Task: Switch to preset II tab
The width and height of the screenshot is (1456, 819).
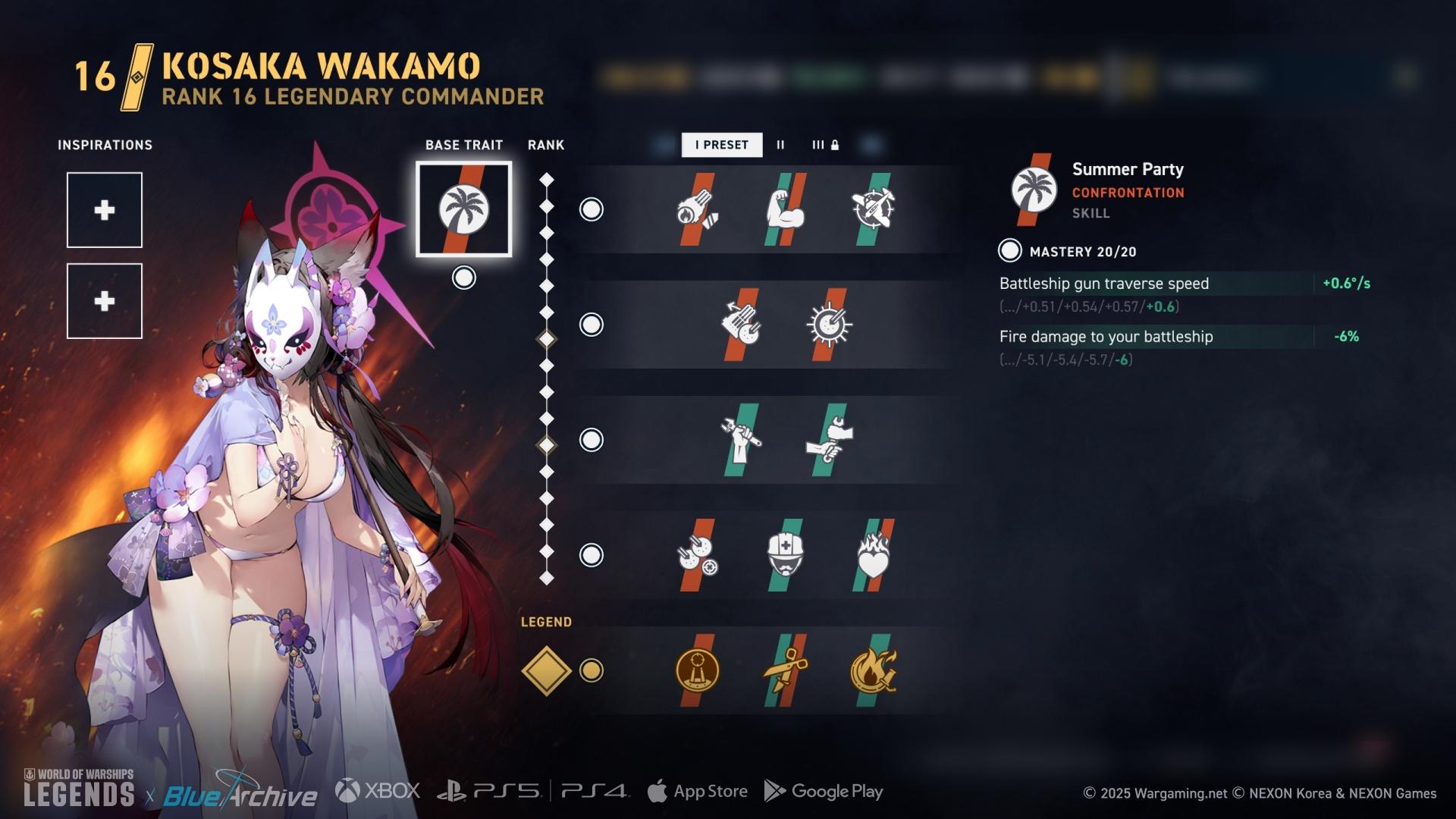Action: [x=780, y=145]
